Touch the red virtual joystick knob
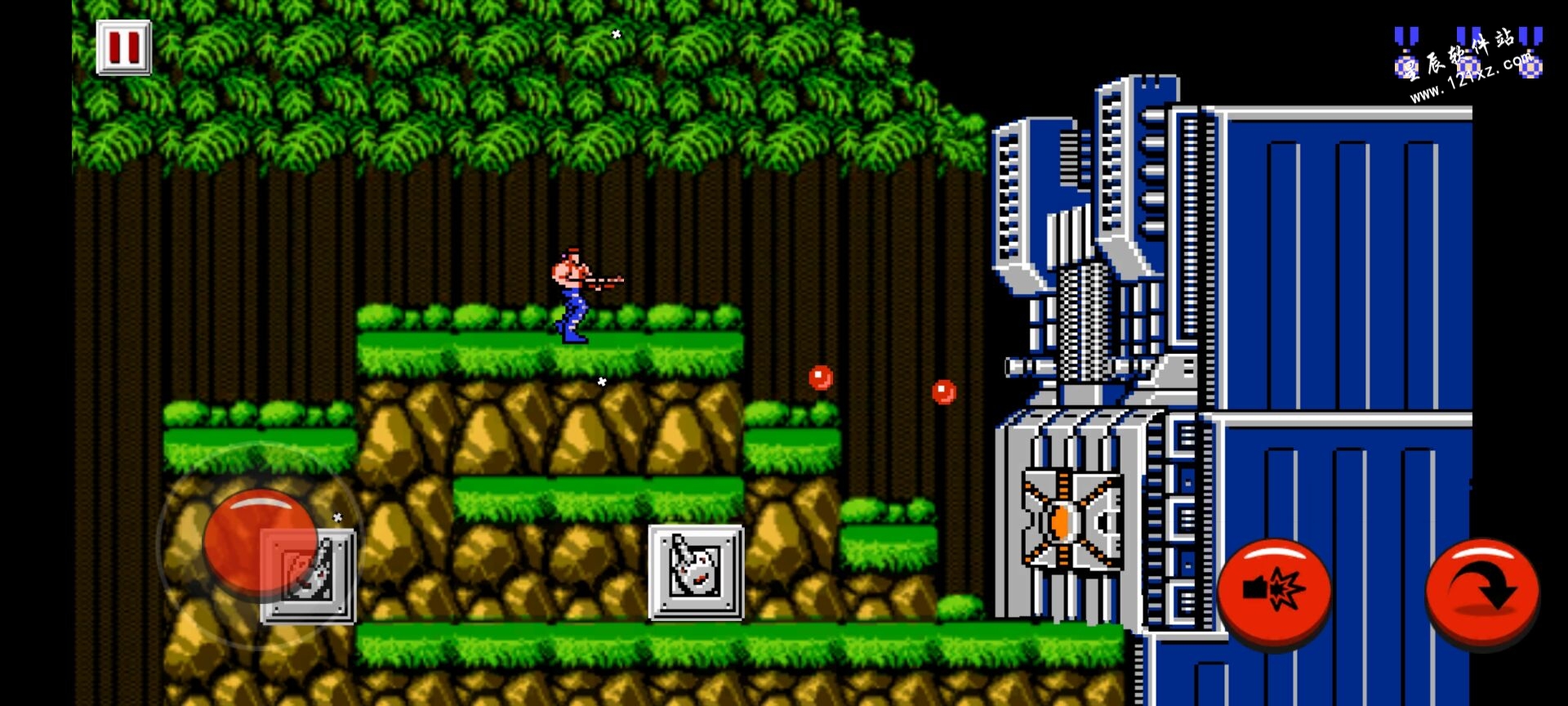Screen dimensions: 1568x706 260,539
